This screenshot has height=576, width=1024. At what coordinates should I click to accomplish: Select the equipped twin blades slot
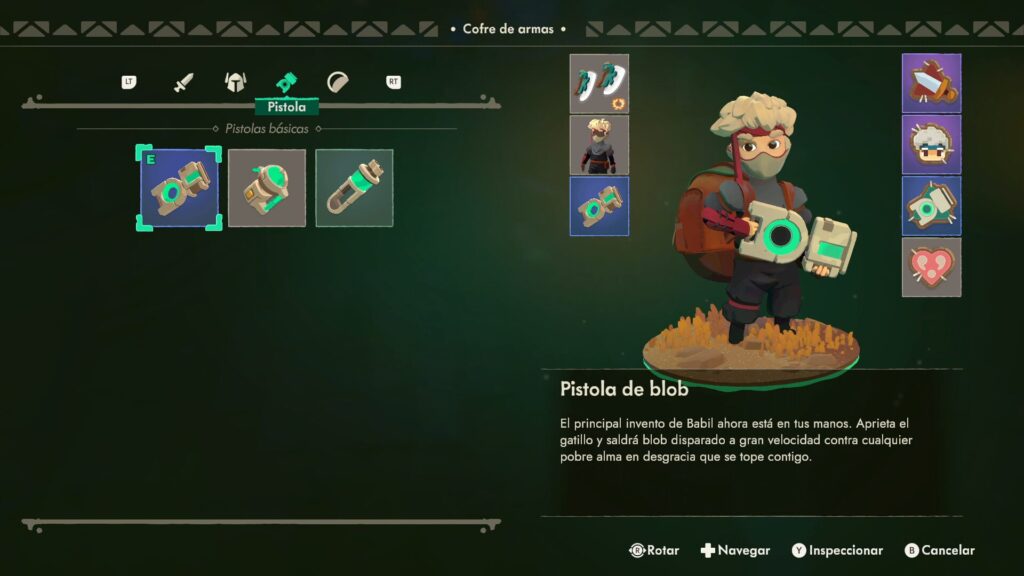click(599, 83)
